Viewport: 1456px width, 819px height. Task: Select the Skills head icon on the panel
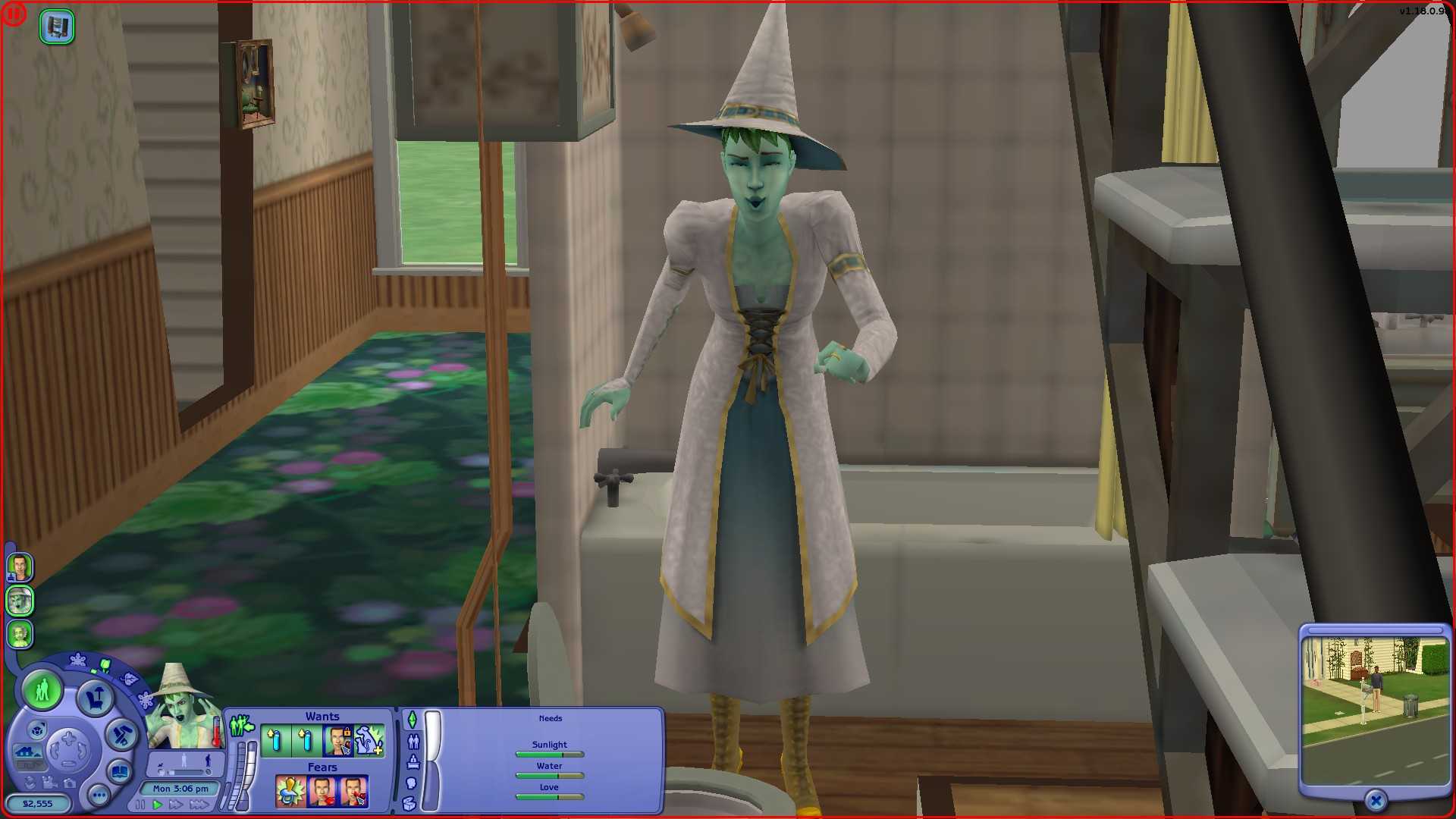click(412, 785)
